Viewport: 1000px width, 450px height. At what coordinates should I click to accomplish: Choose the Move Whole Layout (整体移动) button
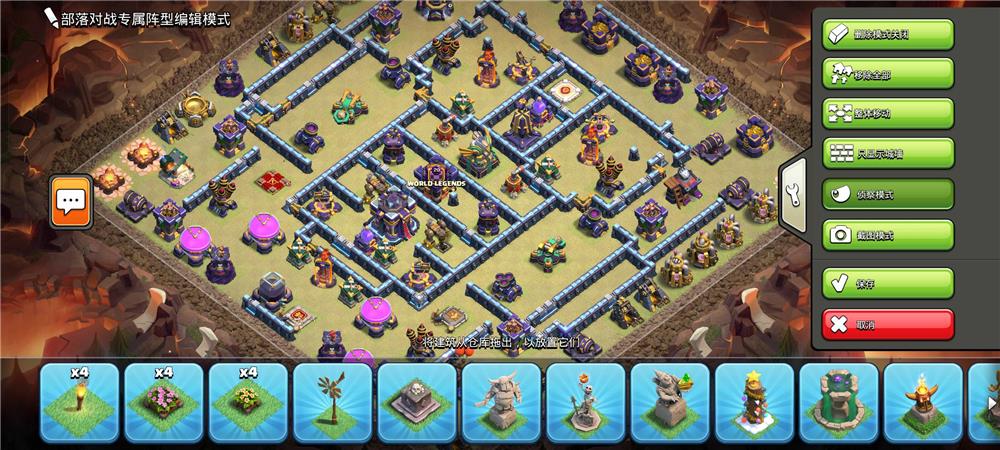[888, 114]
